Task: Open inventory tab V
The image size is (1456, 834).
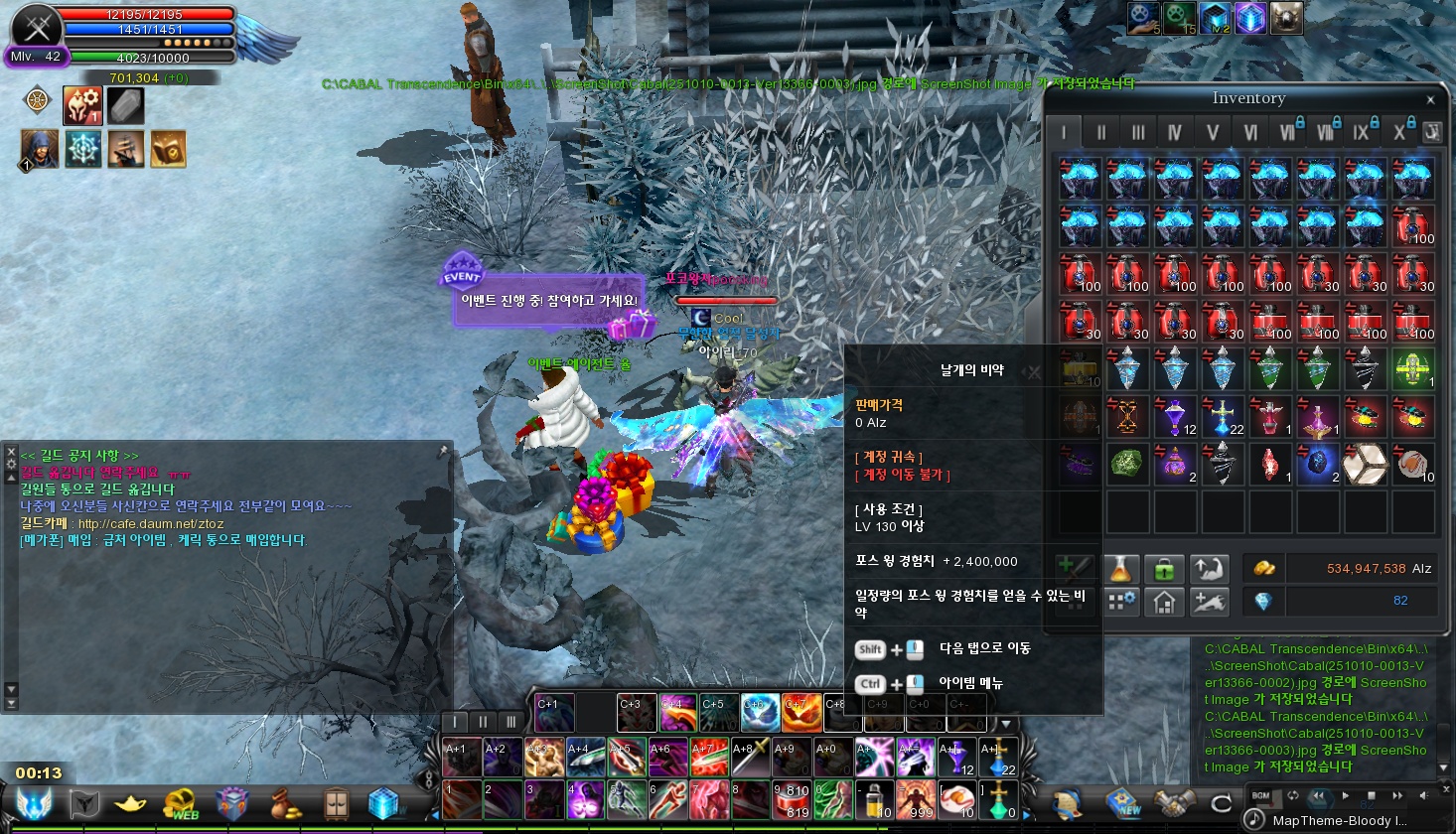Action: point(1212,132)
